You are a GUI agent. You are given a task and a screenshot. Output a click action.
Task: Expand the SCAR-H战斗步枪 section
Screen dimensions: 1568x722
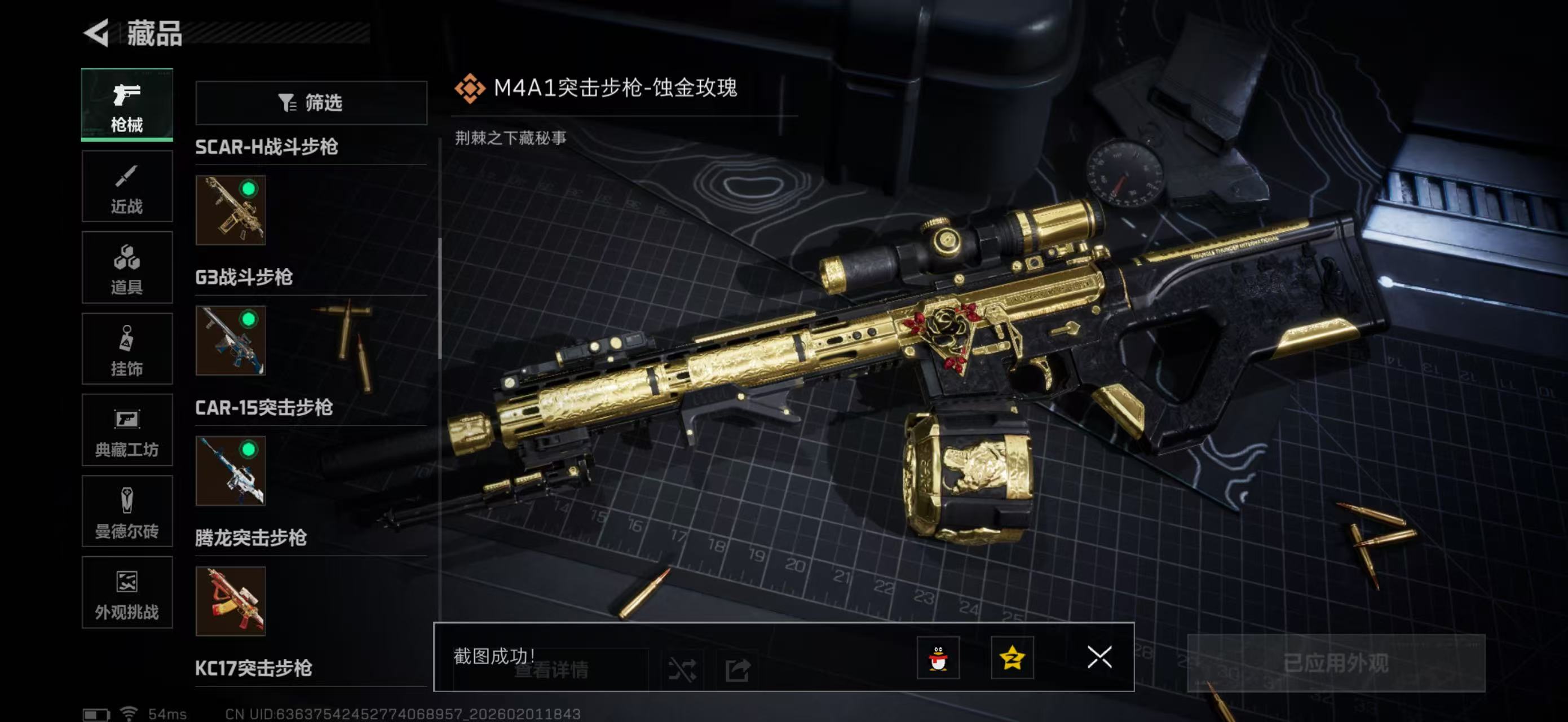(x=265, y=147)
